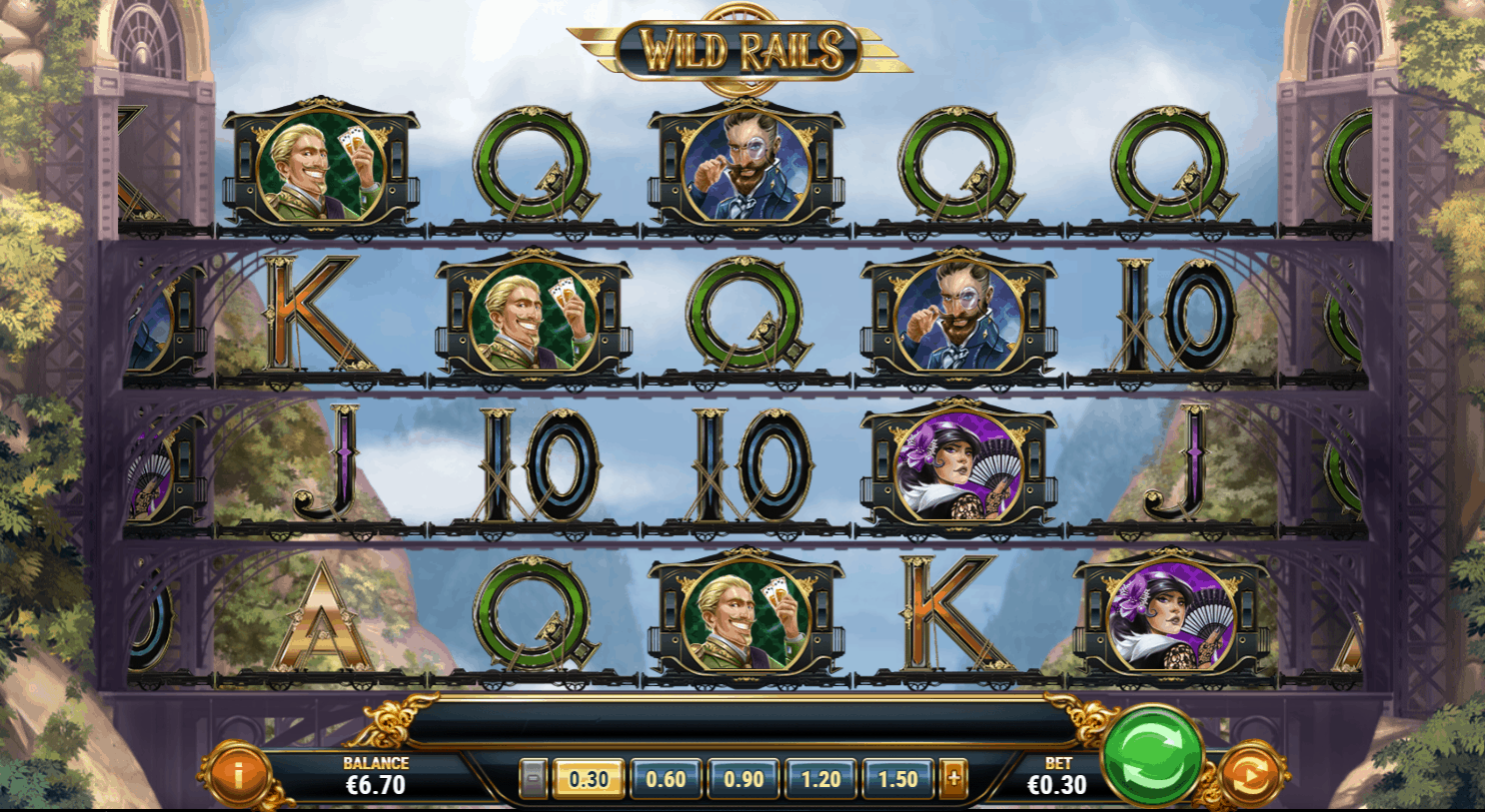Image resolution: width=1485 pixels, height=812 pixels.
Task: Open the paytable via the orange info icon
Action: [240, 770]
